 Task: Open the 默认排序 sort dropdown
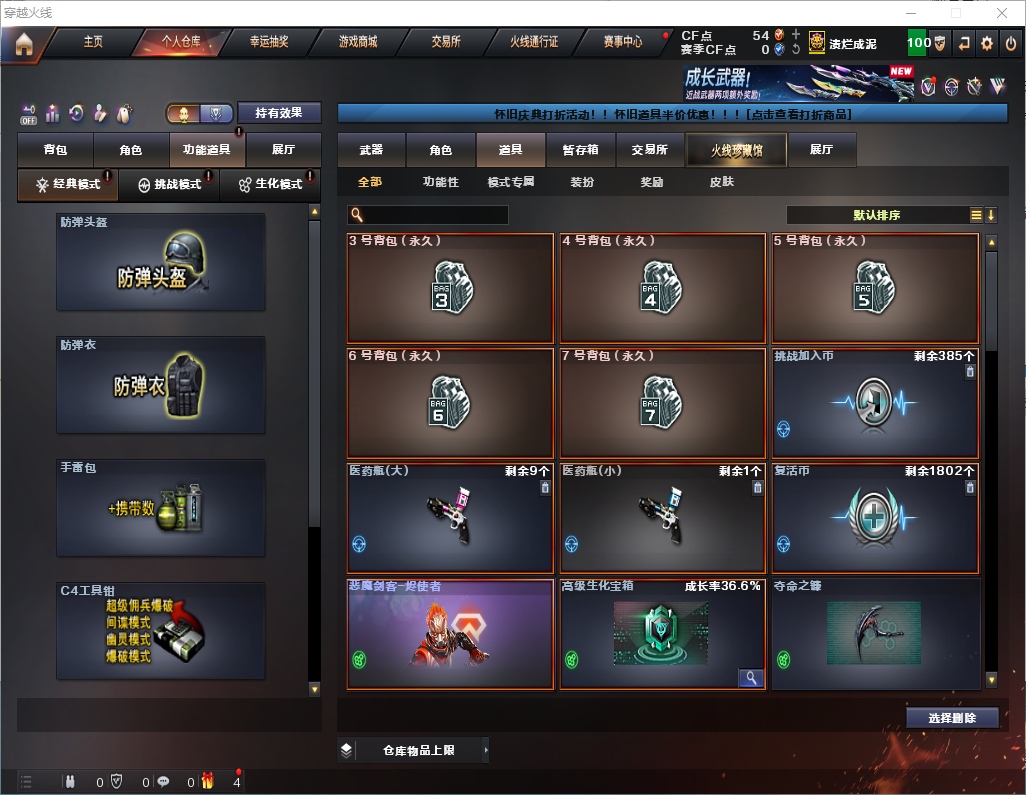pyautogui.click(x=876, y=215)
